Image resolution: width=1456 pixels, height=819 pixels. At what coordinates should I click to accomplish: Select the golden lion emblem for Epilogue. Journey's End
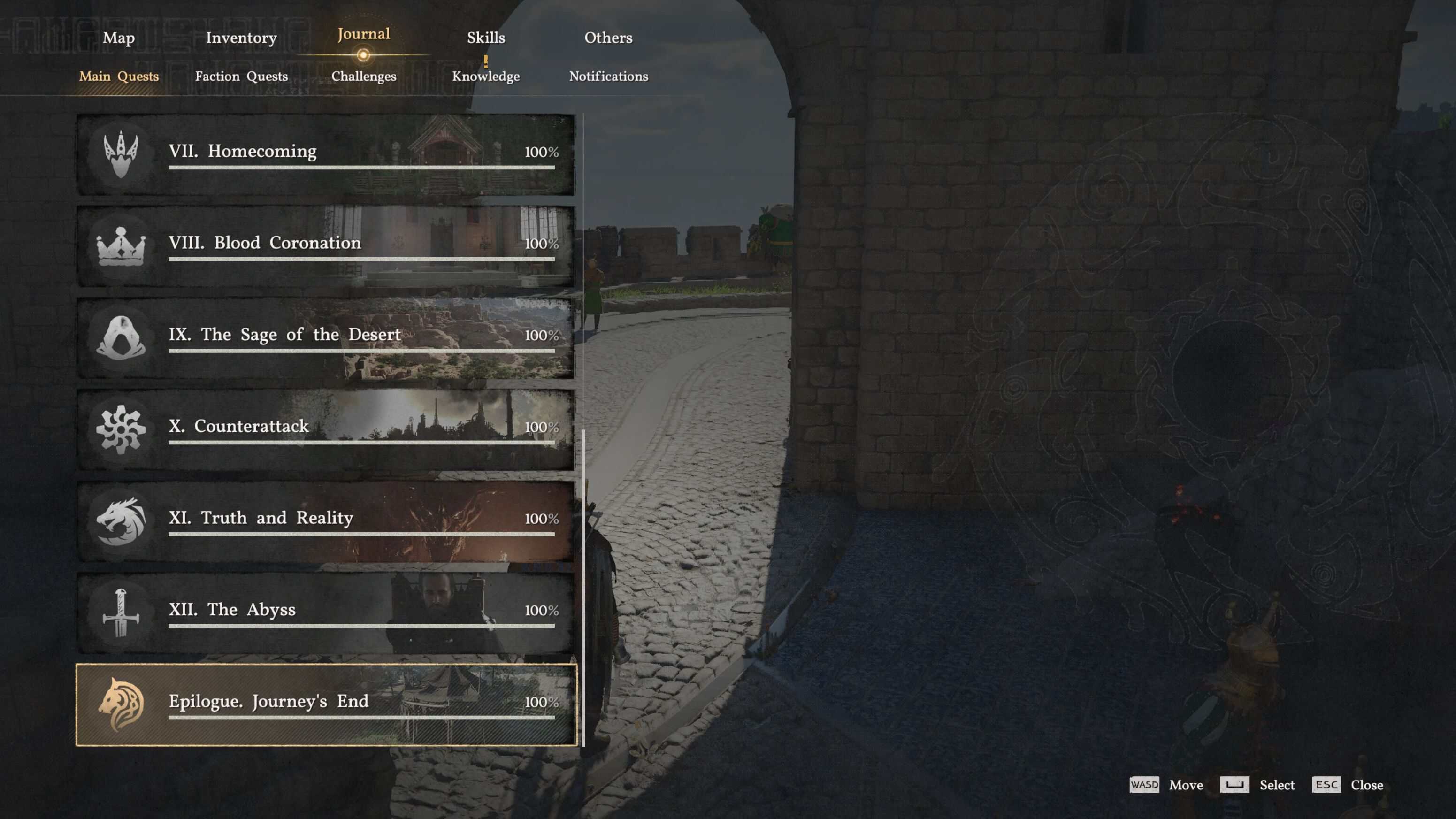(122, 703)
